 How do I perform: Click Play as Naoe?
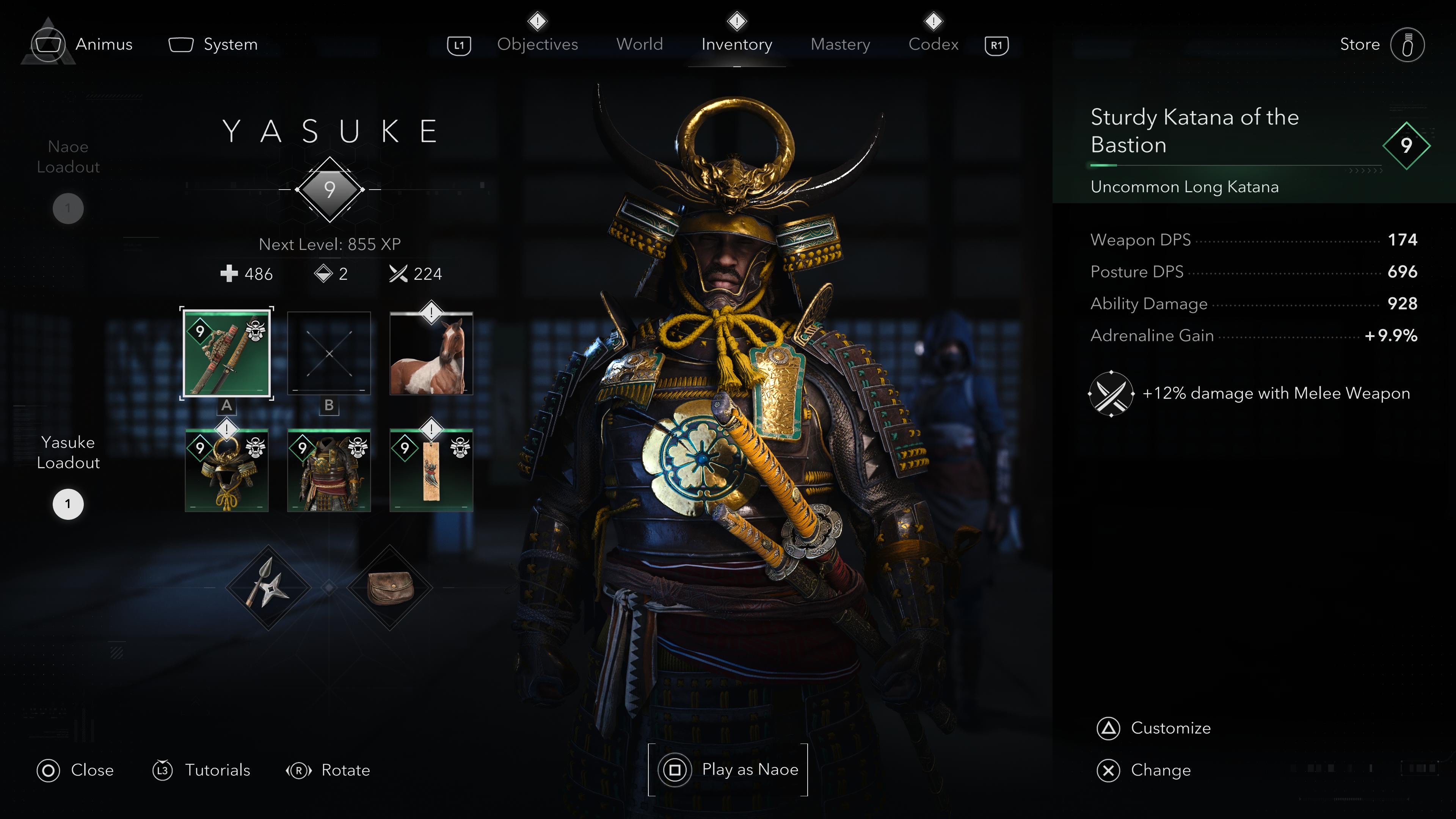(728, 770)
